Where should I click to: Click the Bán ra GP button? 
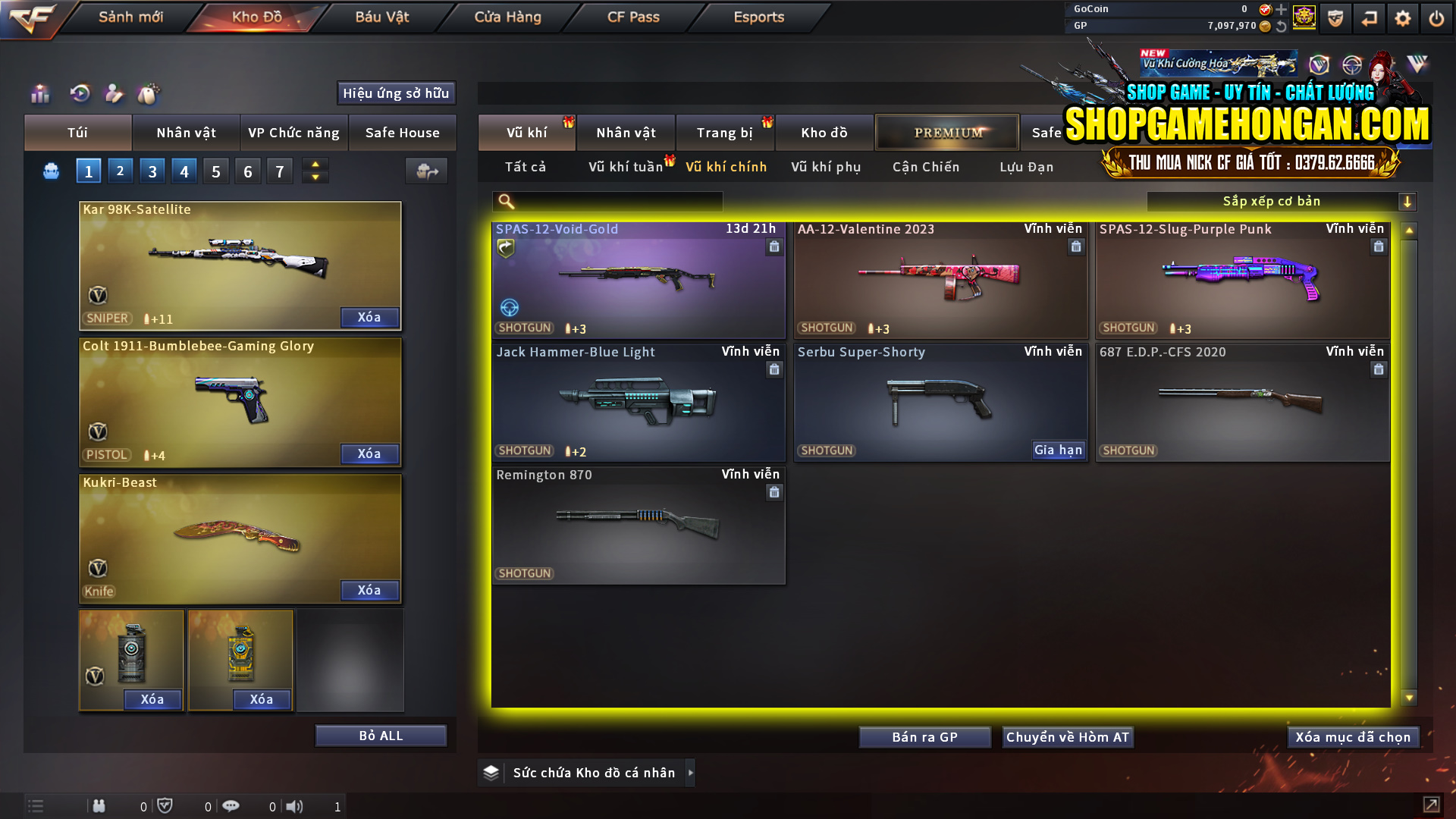pyautogui.click(x=924, y=736)
